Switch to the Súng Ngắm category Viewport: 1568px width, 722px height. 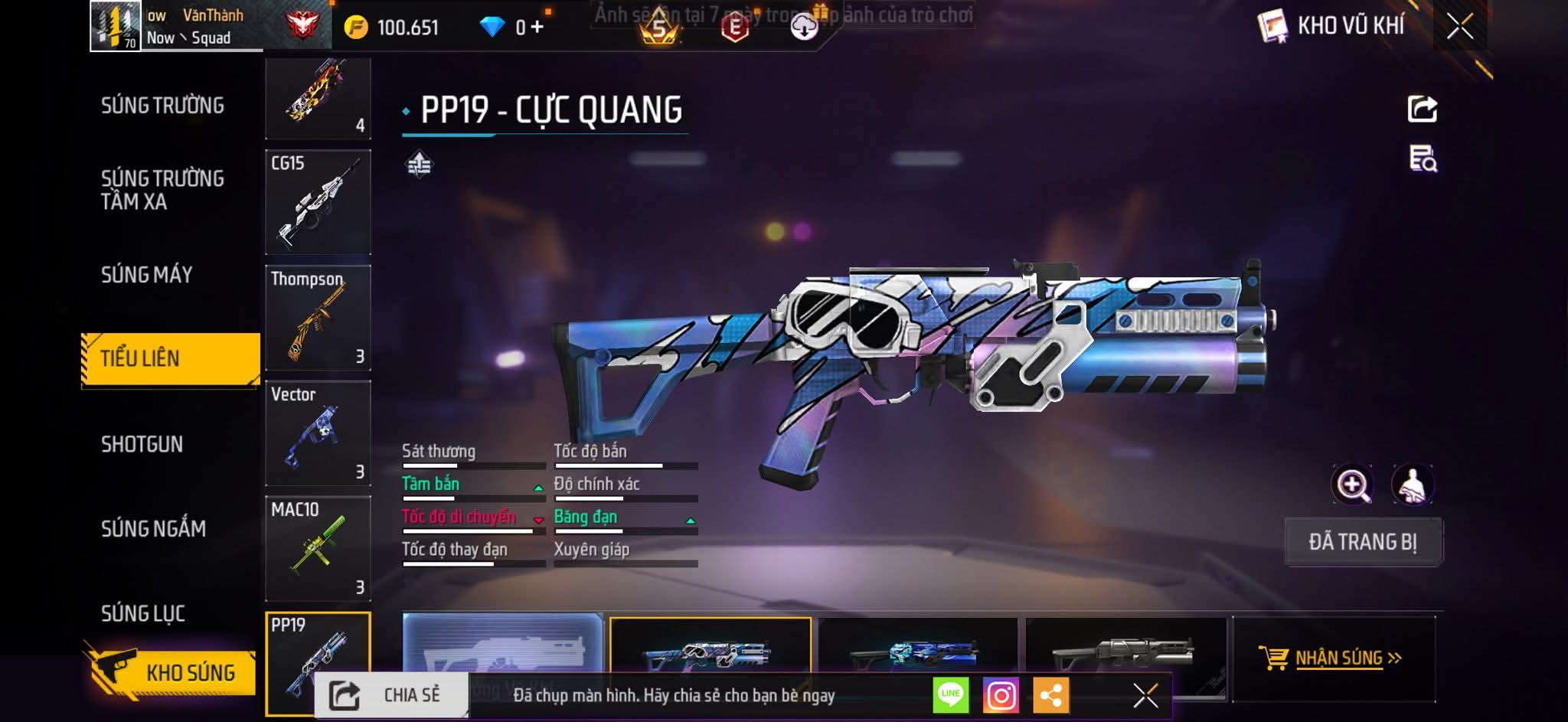click(x=153, y=528)
